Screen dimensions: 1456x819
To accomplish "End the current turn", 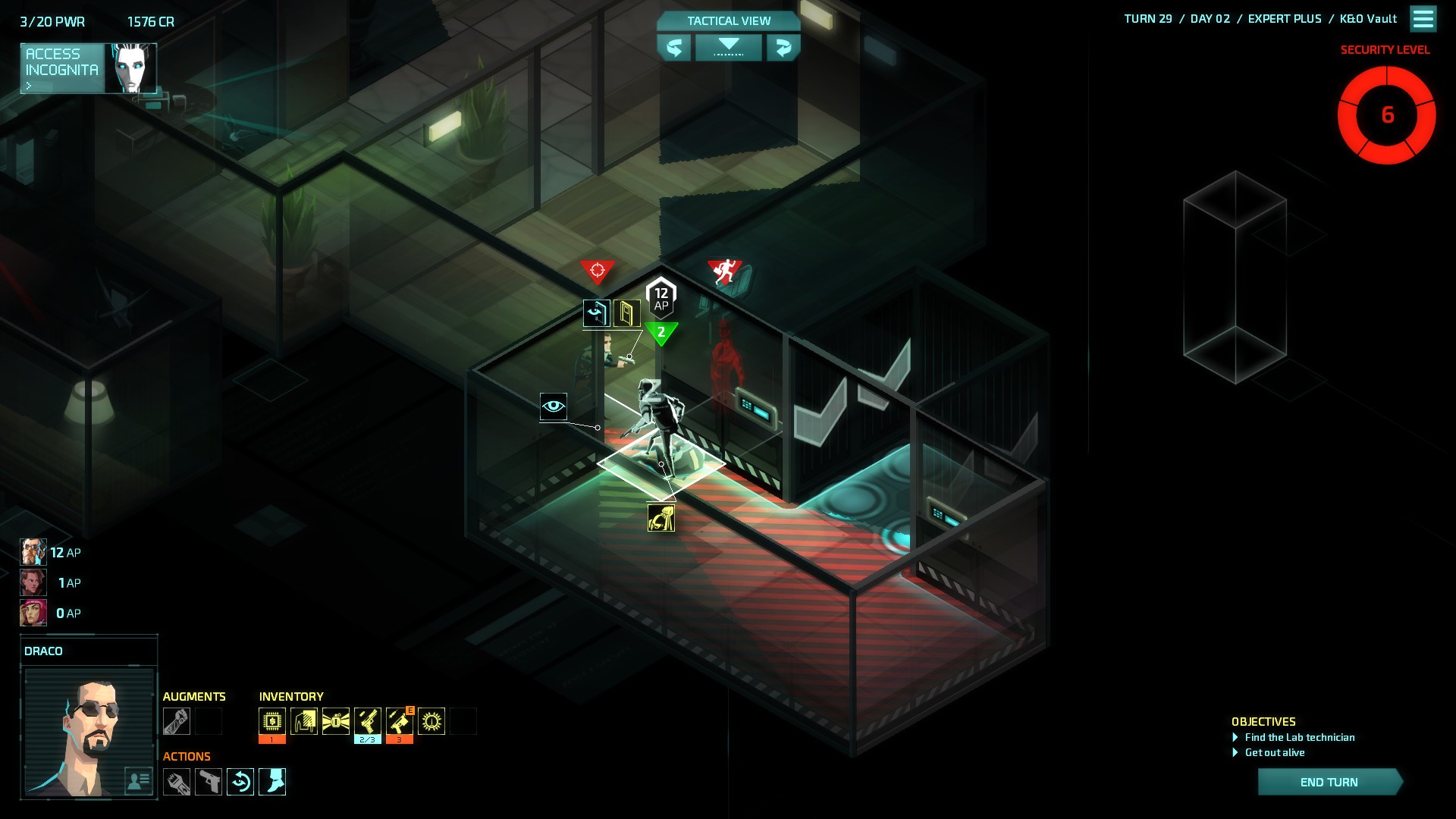I will click(1329, 782).
